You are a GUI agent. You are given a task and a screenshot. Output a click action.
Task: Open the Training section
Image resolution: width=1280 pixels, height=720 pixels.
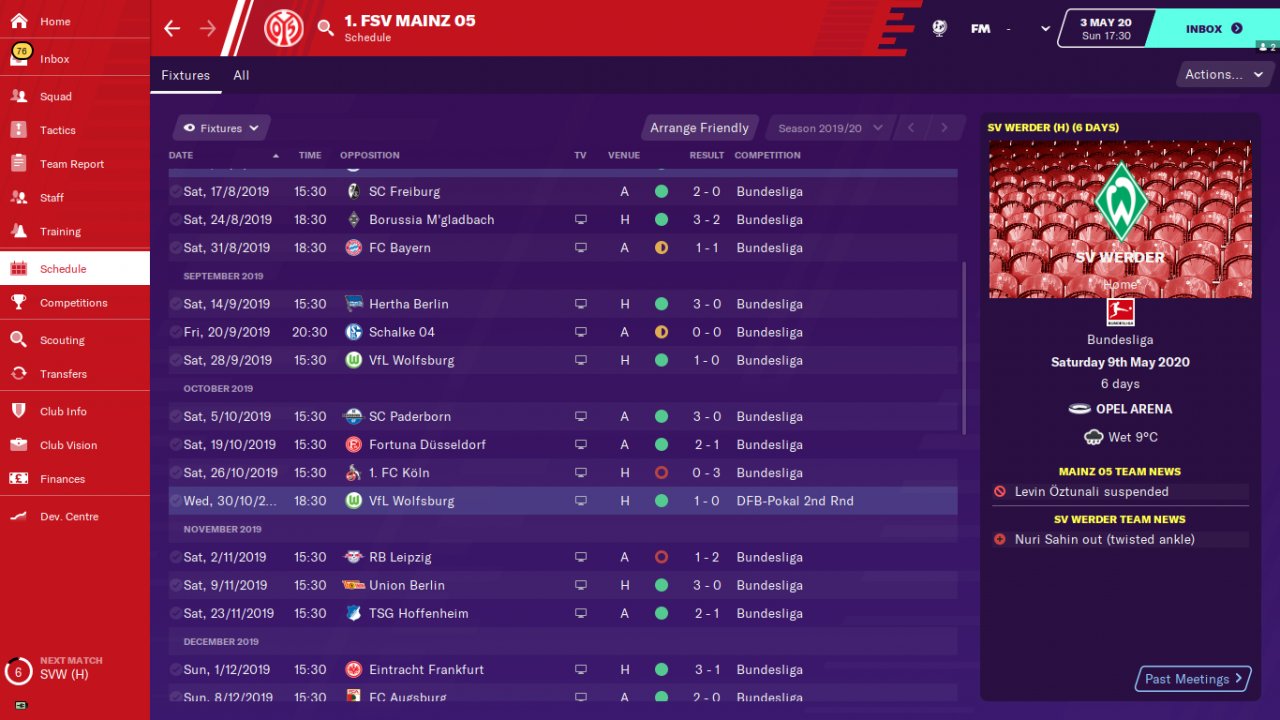click(60, 231)
